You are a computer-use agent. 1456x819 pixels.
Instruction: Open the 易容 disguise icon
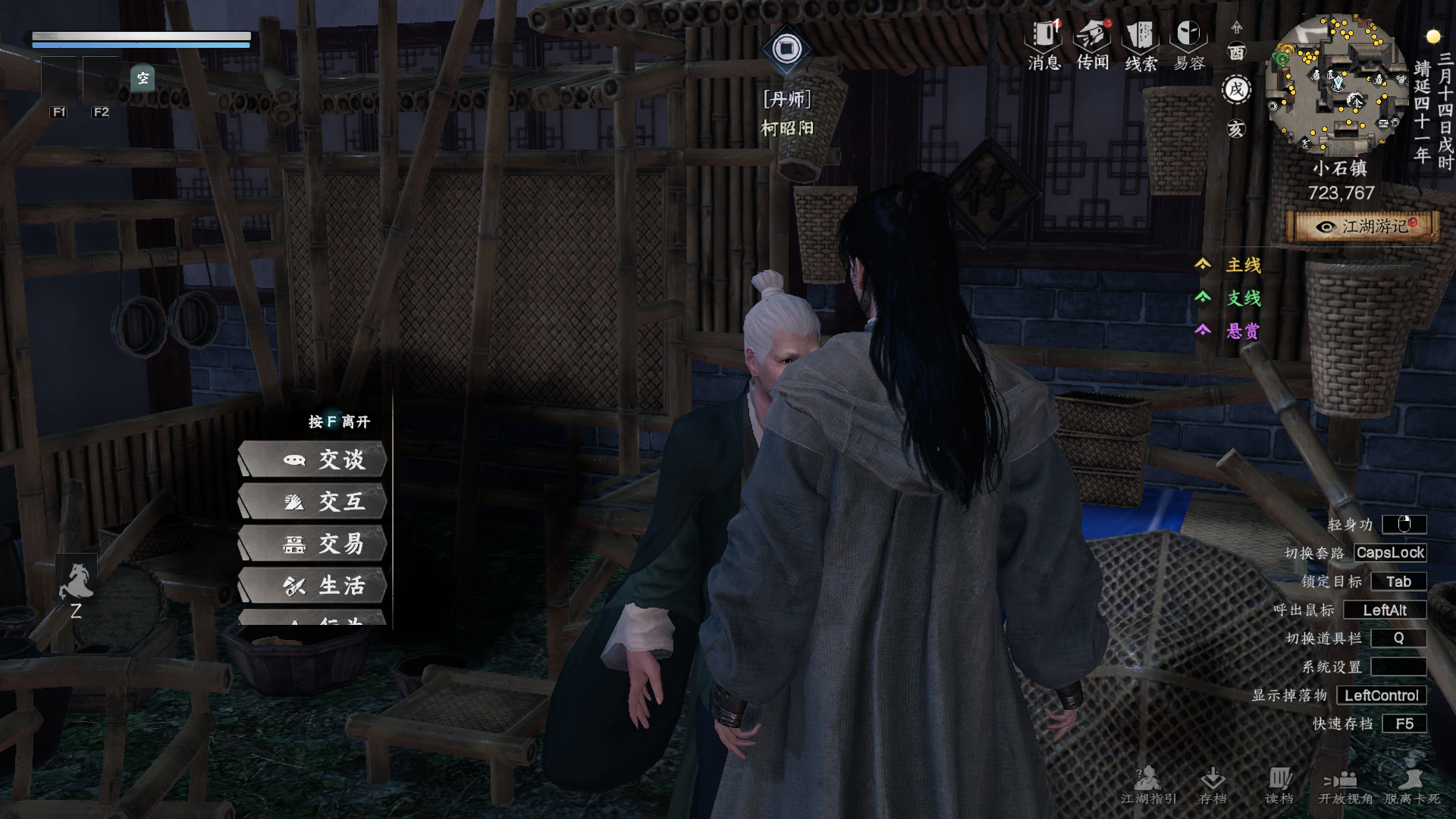(x=1189, y=45)
